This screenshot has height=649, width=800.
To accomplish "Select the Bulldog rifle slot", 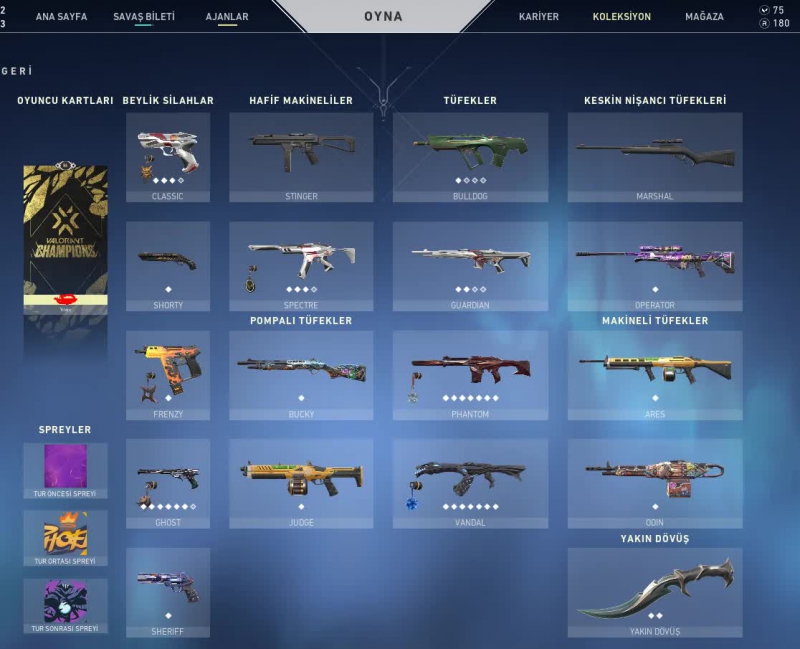I will point(470,157).
